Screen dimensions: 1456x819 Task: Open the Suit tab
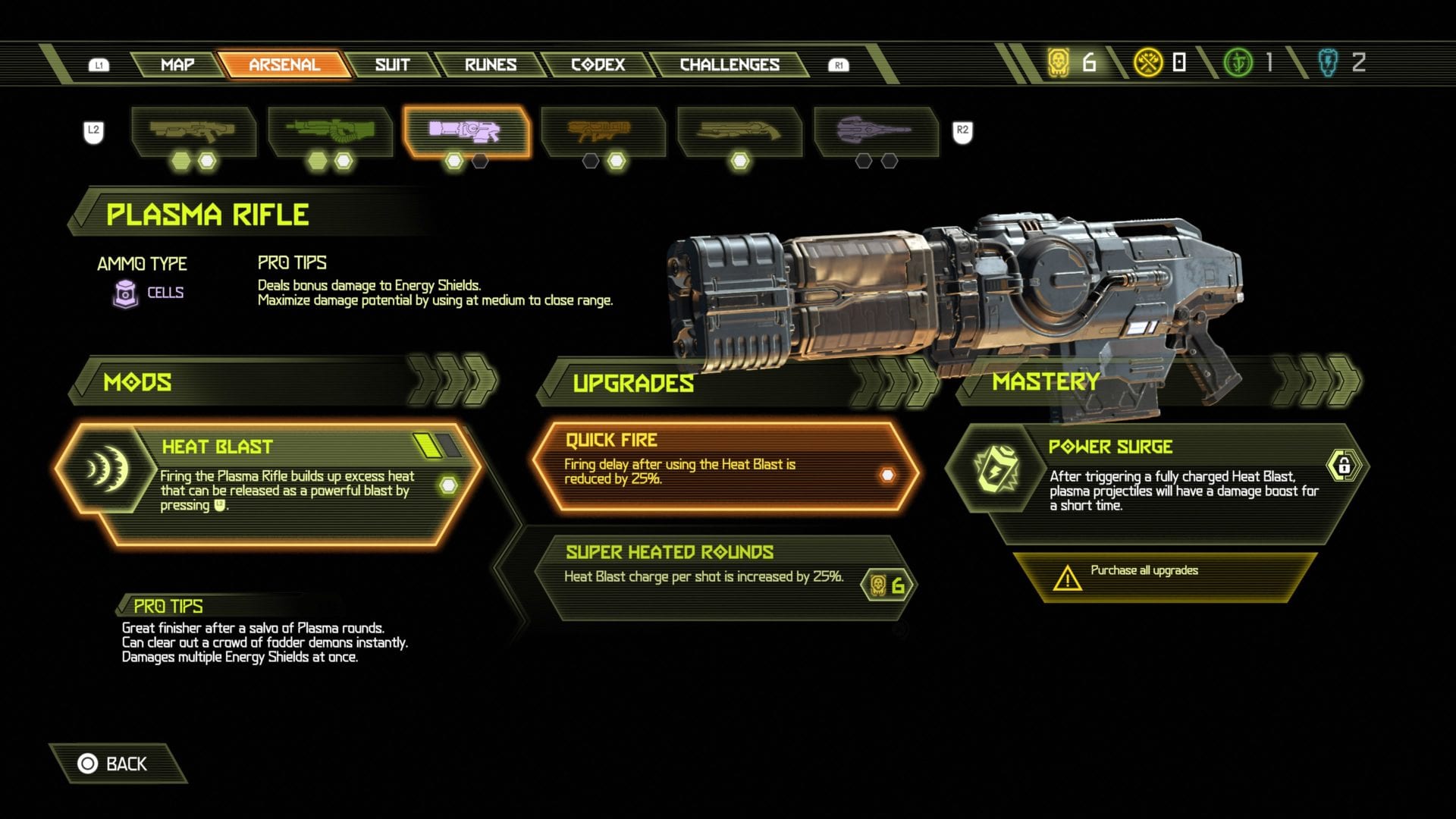[392, 64]
